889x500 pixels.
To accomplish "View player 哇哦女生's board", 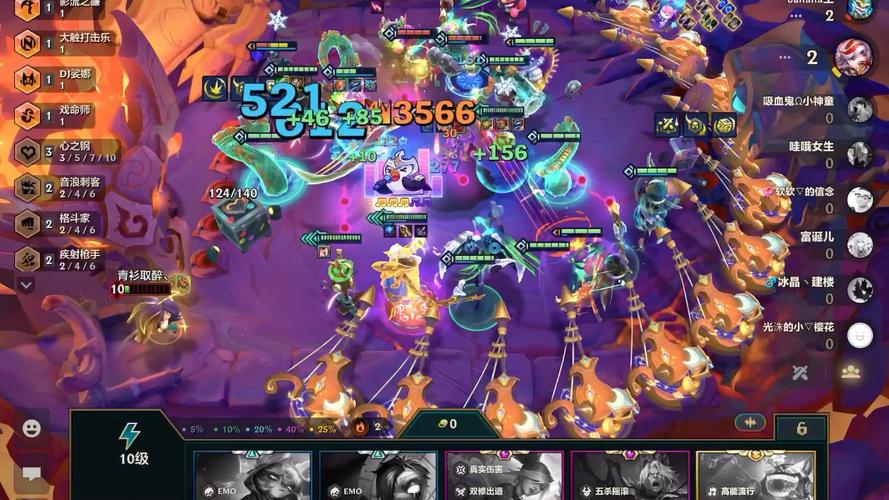I will point(859,154).
